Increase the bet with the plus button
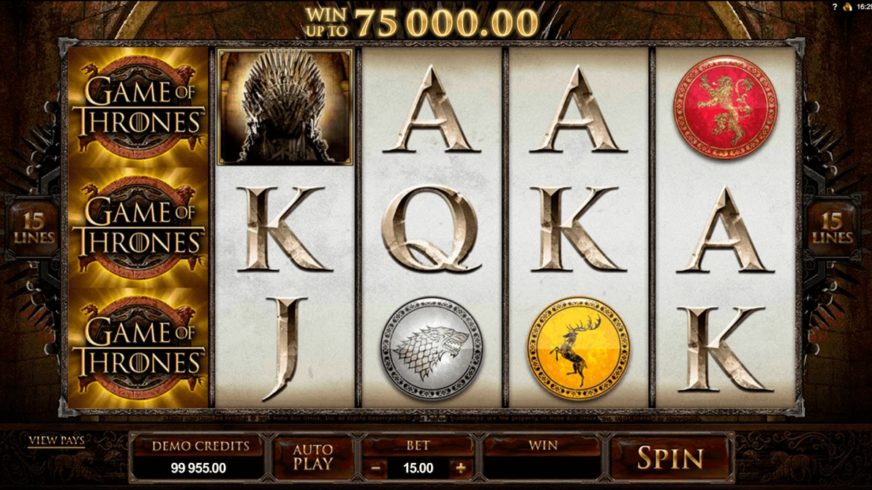This screenshot has width=872, height=490. pyautogui.click(x=460, y=467)
